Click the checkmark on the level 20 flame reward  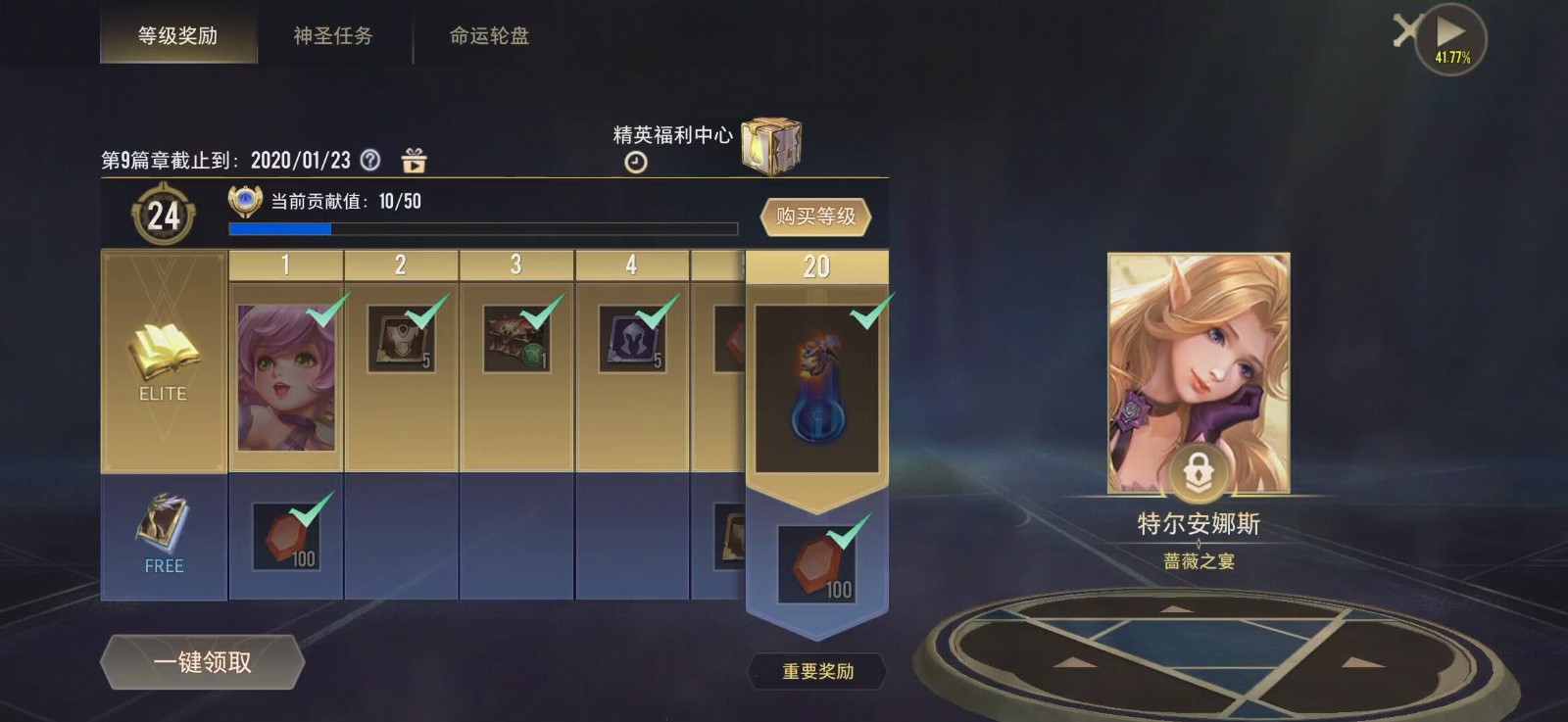click(x=864, y=316)
